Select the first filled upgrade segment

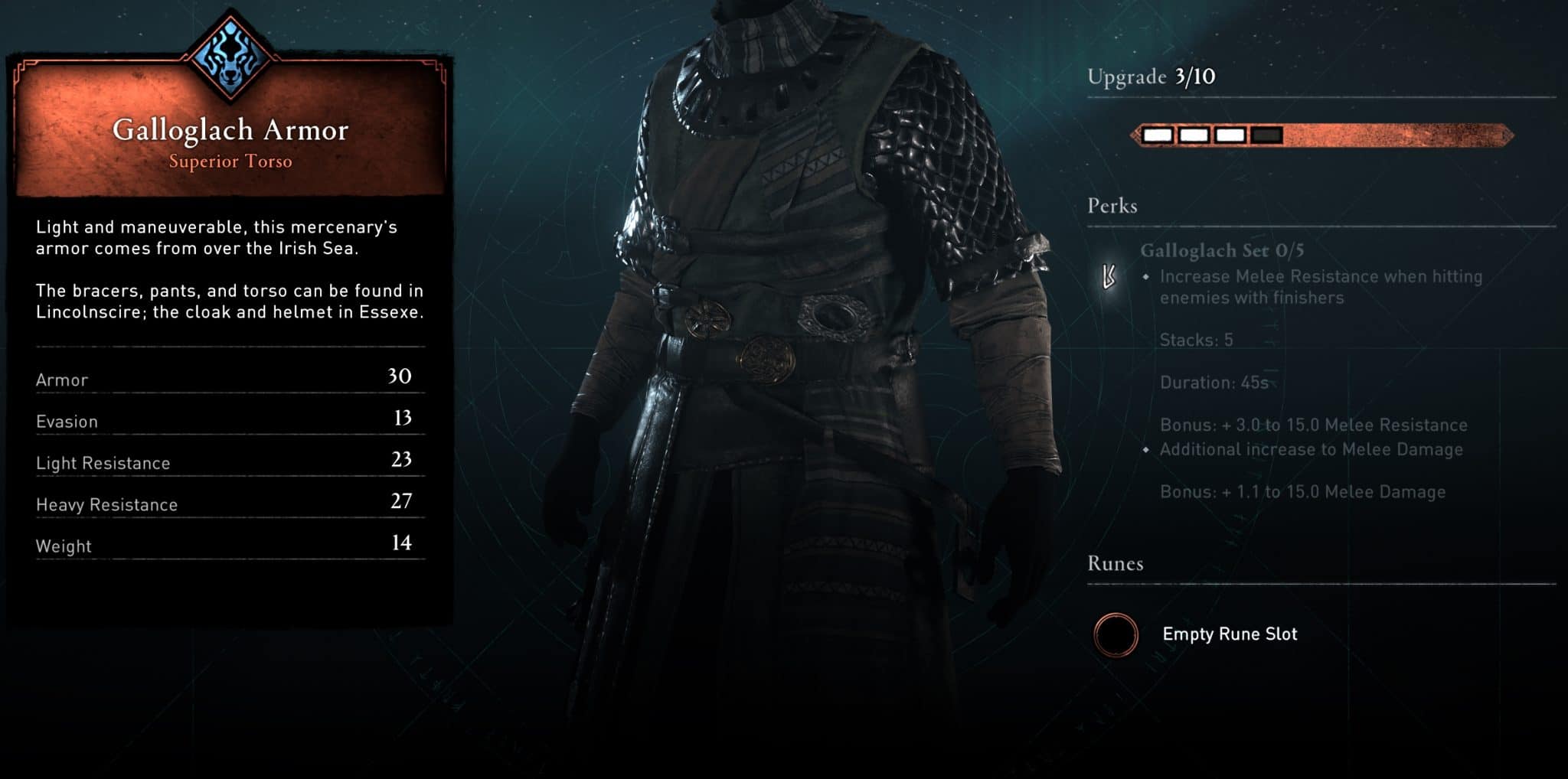(1158, 135)
